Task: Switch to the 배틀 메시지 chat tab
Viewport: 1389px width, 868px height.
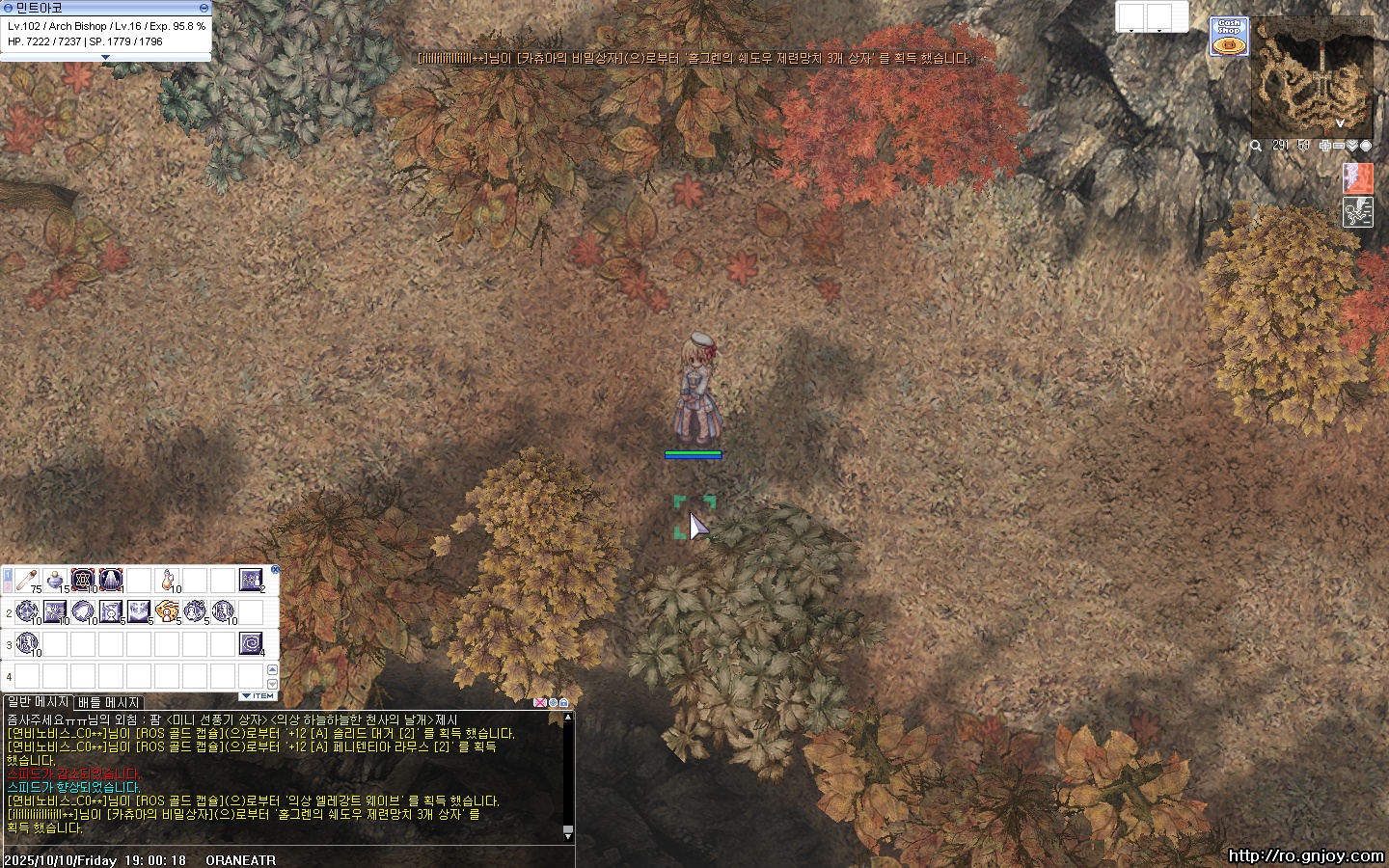Action: (109, 702)
